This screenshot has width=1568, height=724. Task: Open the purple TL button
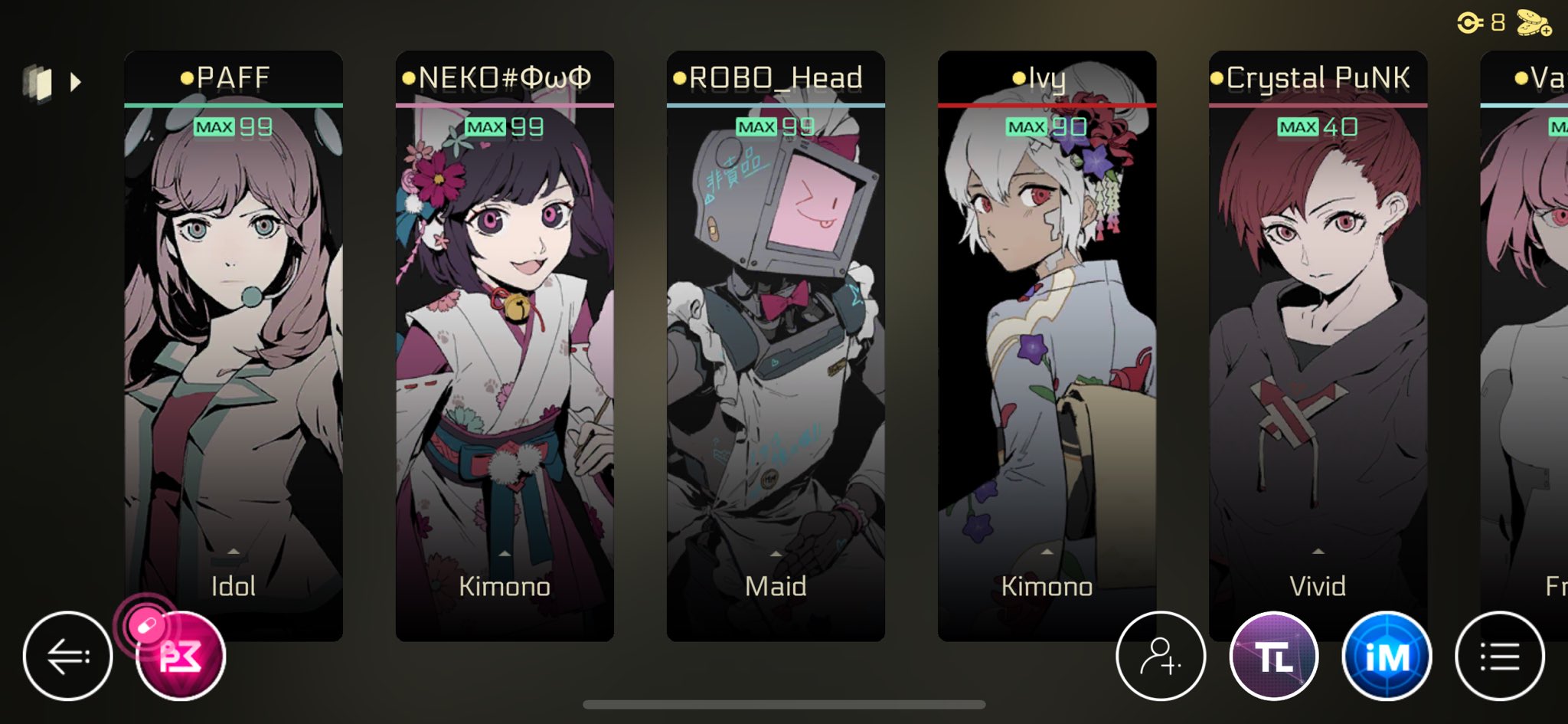click(x=1273, y=656)
